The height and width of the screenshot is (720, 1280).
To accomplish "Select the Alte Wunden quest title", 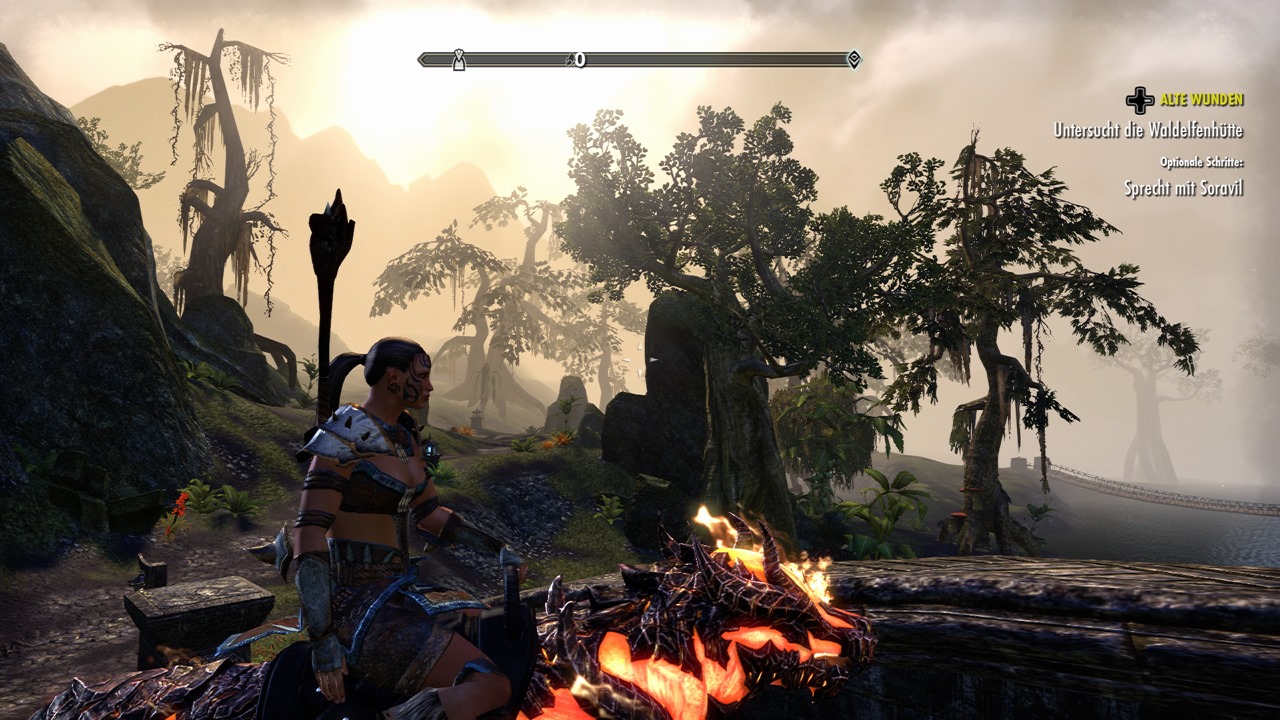I will coord(1201,100).
